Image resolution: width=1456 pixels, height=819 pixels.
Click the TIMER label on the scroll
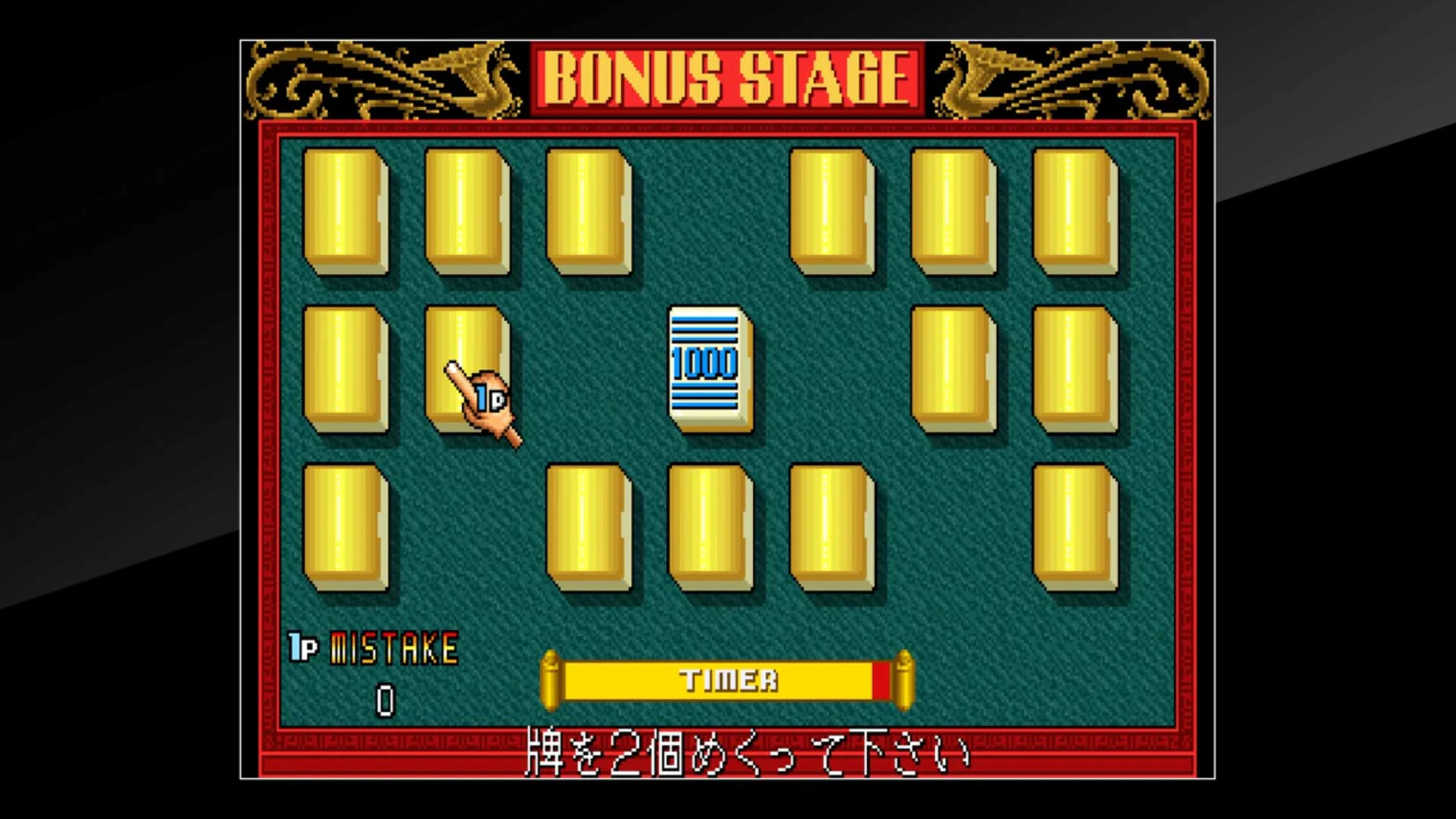[x=728, y=679]
